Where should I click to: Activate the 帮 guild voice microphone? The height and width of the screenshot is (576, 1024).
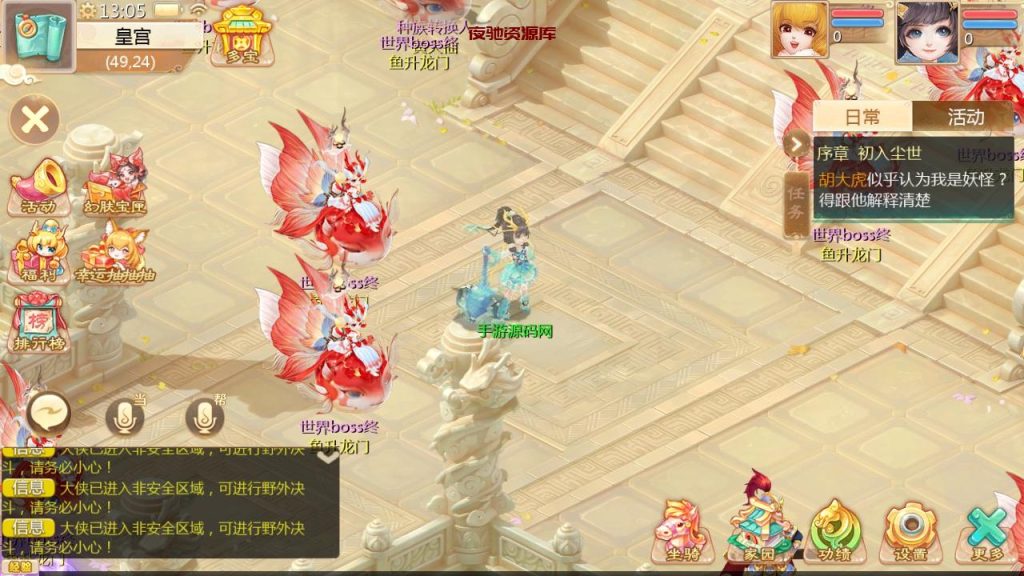(205, 417)
